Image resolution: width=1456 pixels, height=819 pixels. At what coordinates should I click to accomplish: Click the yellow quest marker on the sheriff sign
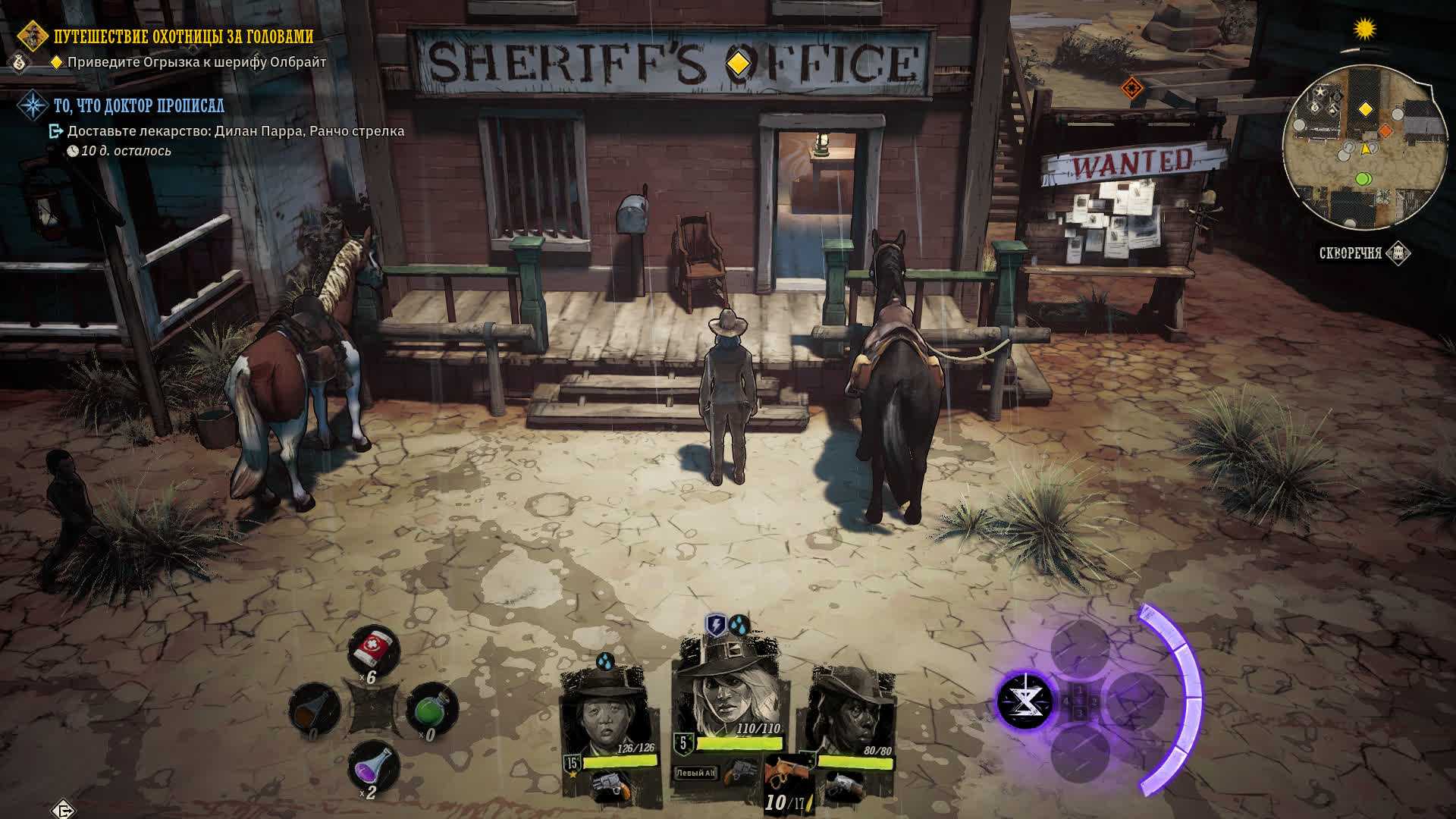738,64
